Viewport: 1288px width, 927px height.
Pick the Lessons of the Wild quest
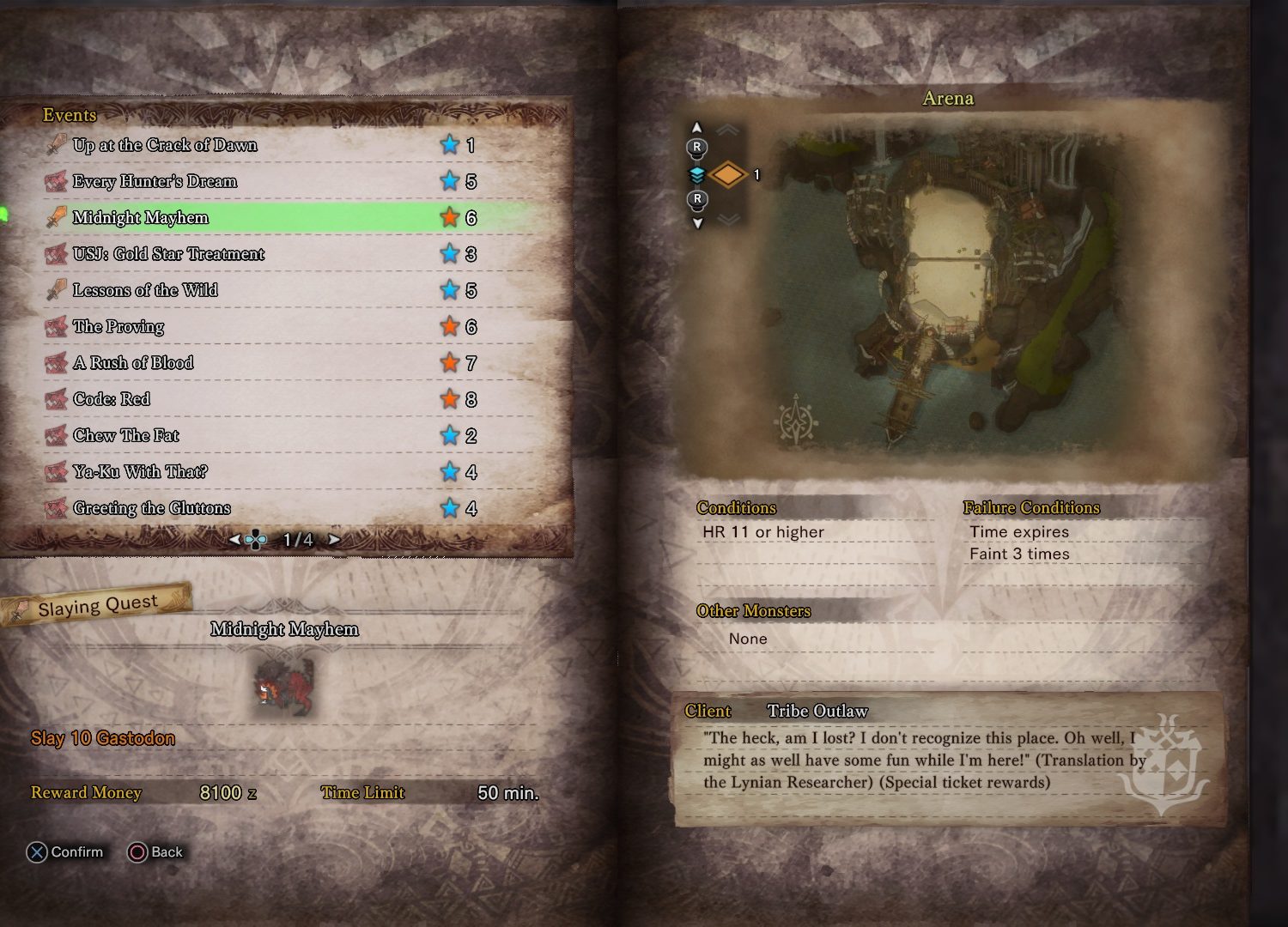point(145,290)
